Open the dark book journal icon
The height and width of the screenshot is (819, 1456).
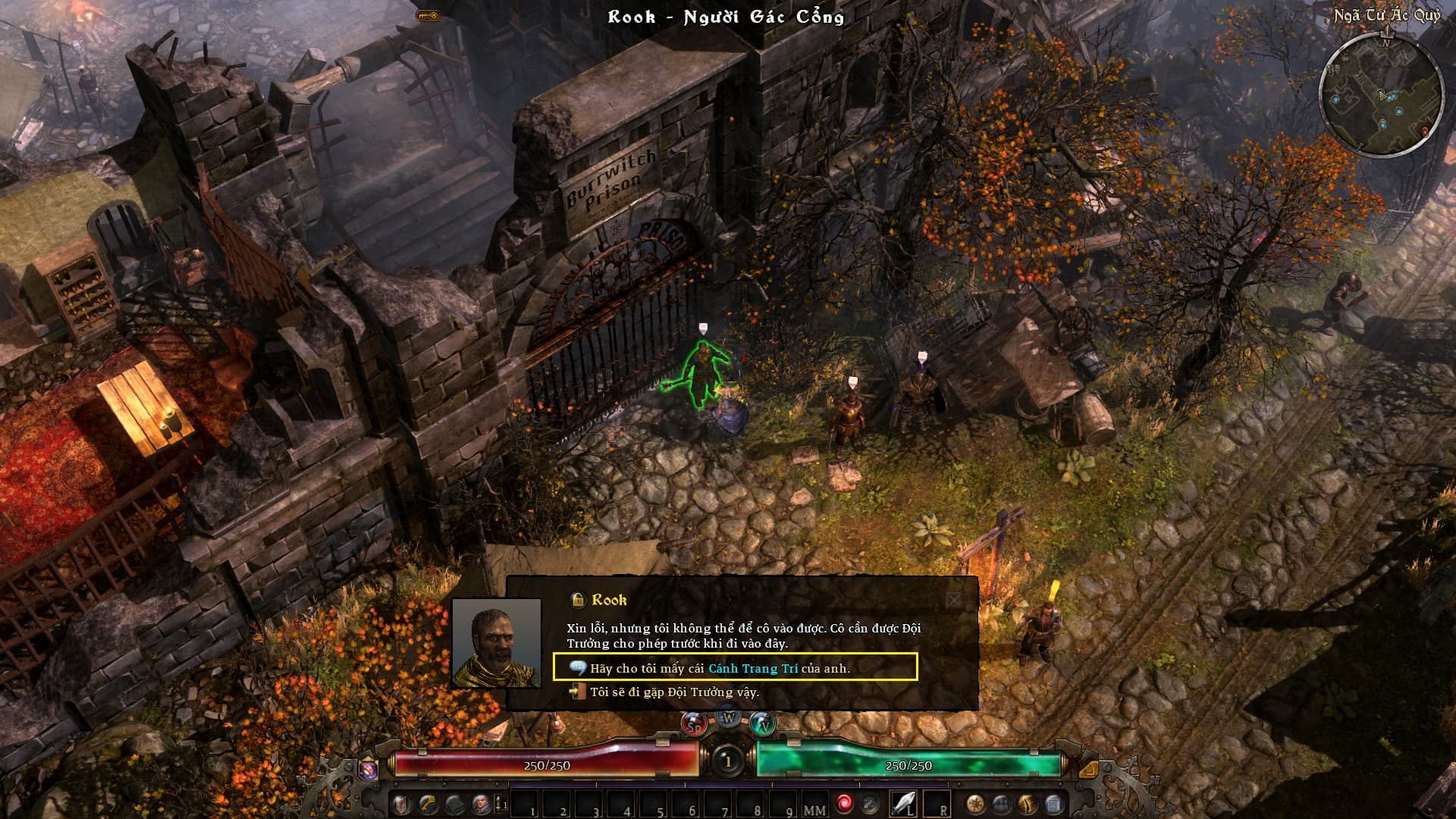click(x=454, y=804)
